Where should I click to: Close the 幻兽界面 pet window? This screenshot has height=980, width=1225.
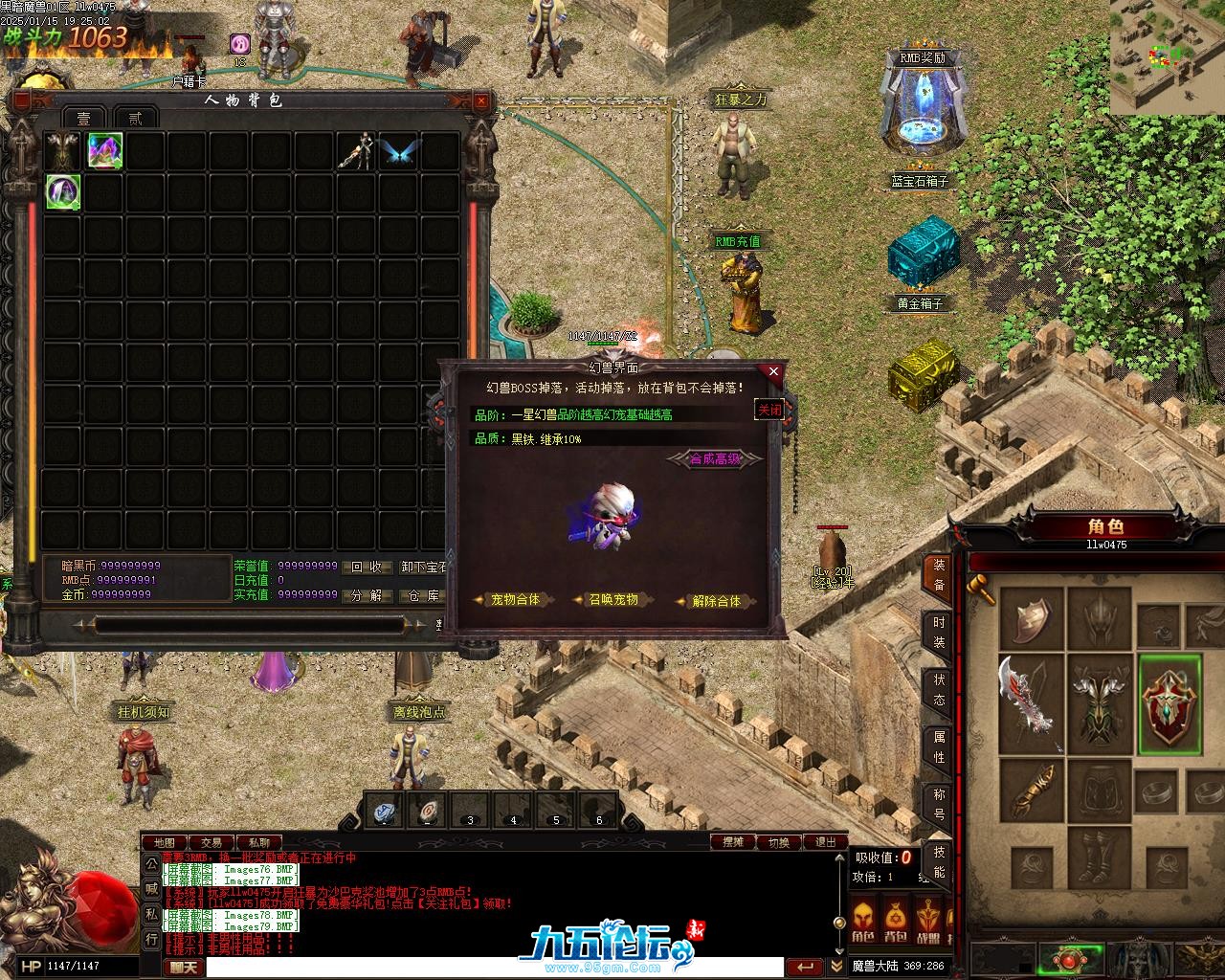point(773,371)
